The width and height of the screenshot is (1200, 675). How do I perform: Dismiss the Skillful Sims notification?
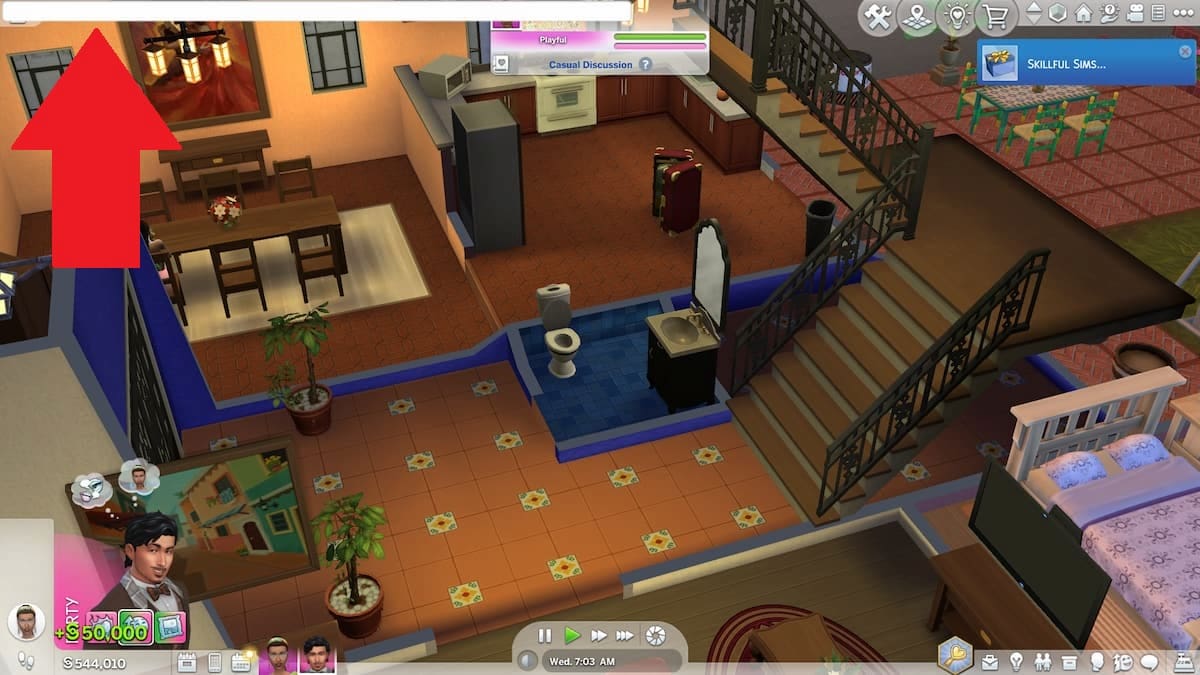tap(1185, 51)
